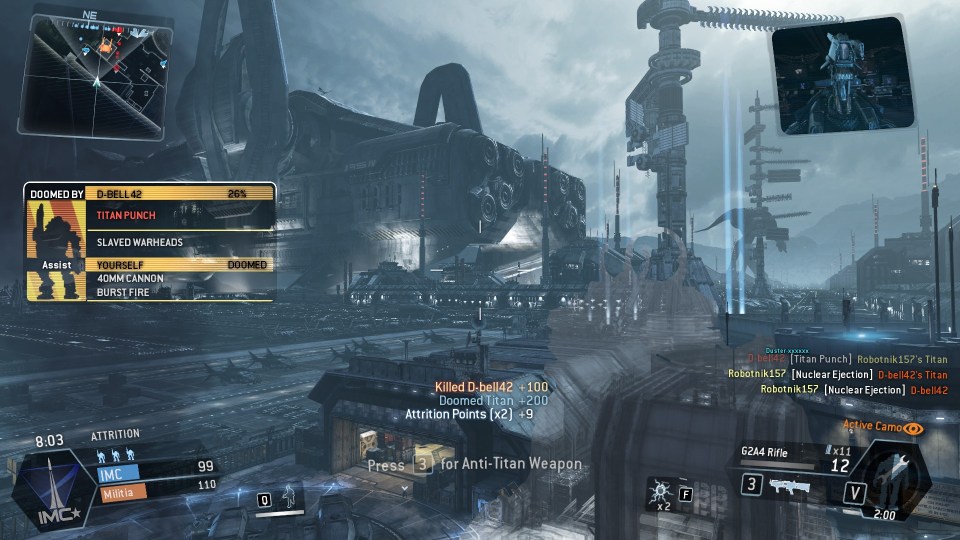960x540 pixels.
Task: Select the Titan Punch row in the damage recap
Action: pos(180,214)
